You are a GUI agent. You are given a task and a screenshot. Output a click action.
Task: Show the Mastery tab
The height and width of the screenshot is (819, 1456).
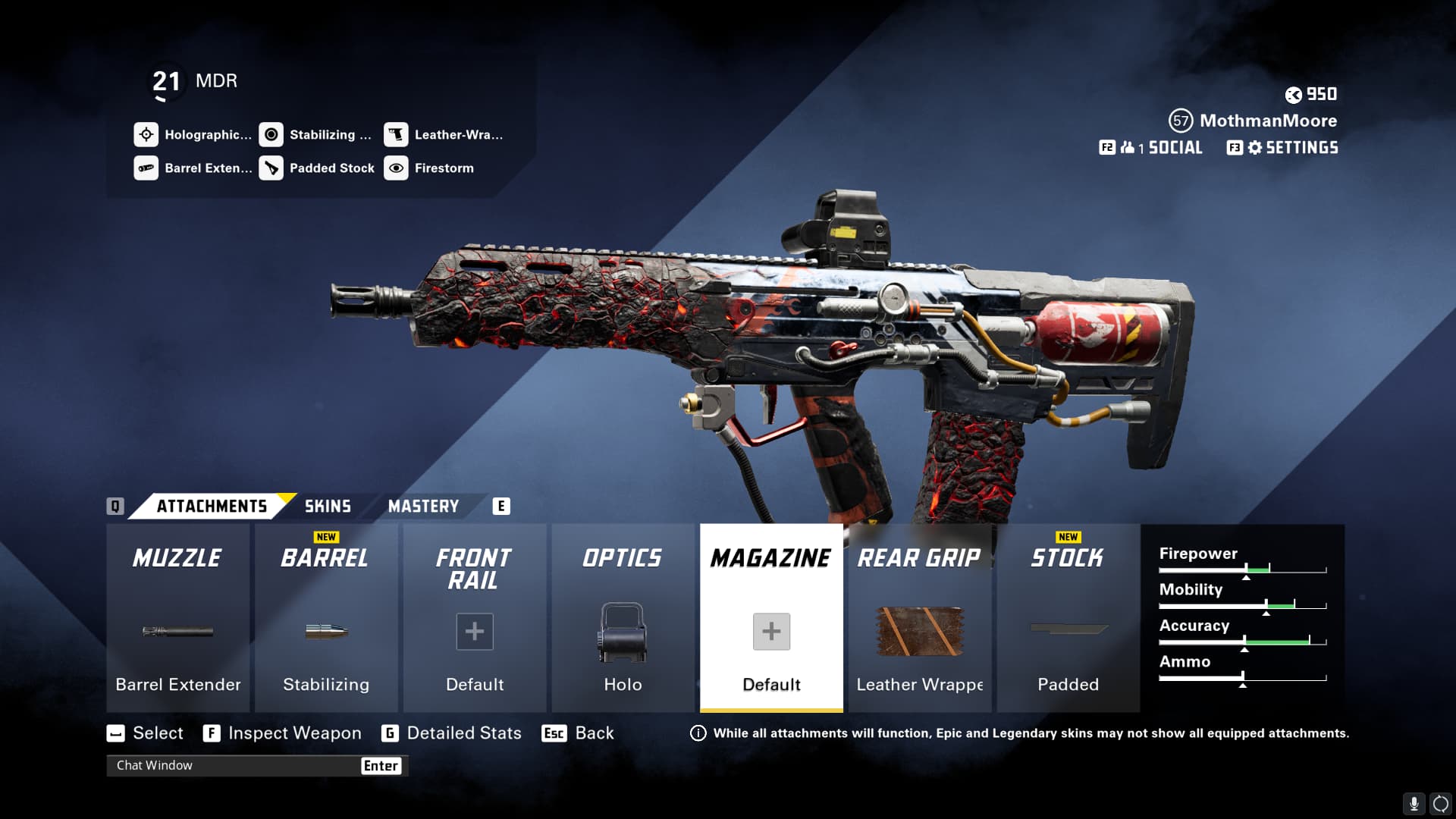click(423, 507)
